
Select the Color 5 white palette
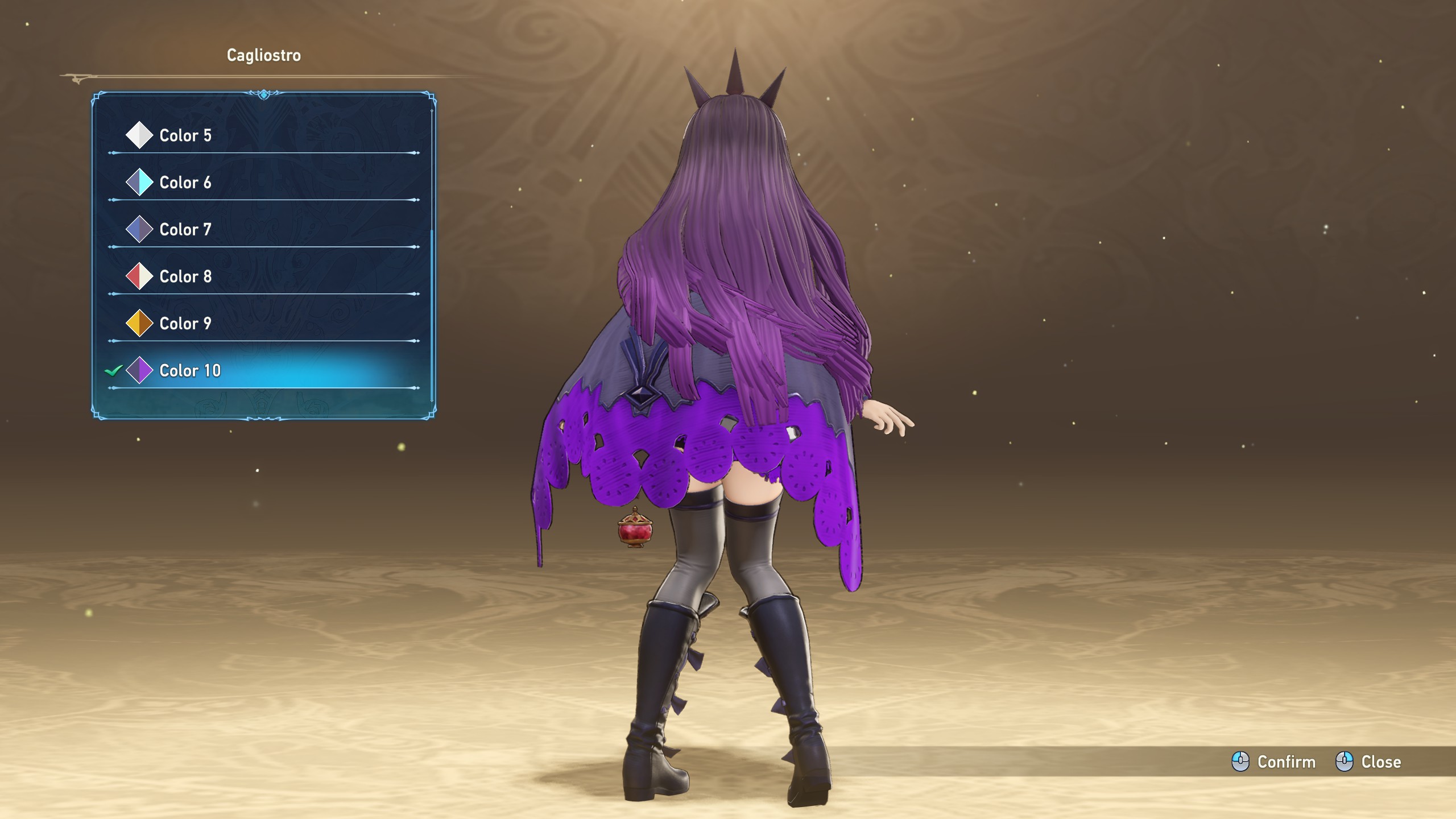185,135
